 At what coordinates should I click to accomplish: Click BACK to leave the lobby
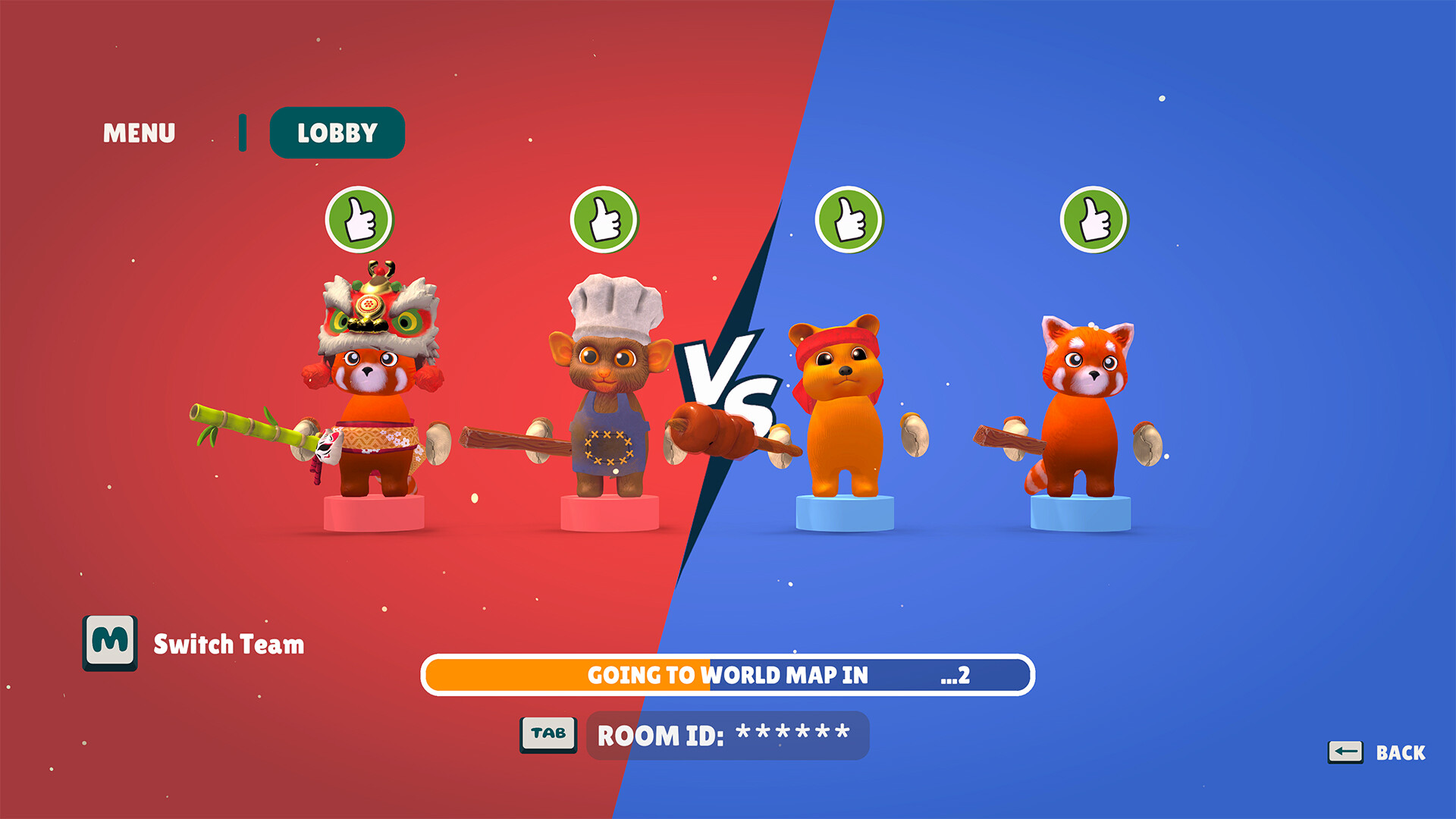point(1401,753)
